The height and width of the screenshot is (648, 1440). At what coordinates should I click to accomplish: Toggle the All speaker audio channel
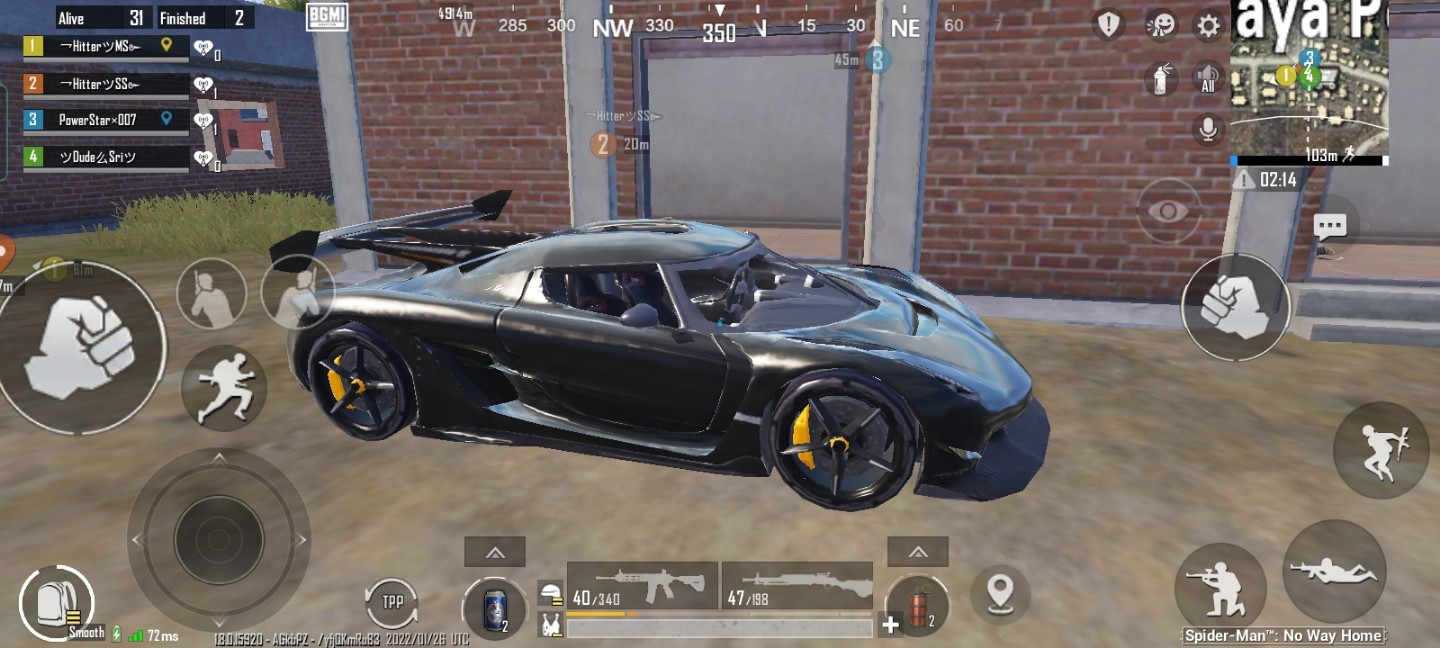pyautogui.click(x=1208, y=77)
